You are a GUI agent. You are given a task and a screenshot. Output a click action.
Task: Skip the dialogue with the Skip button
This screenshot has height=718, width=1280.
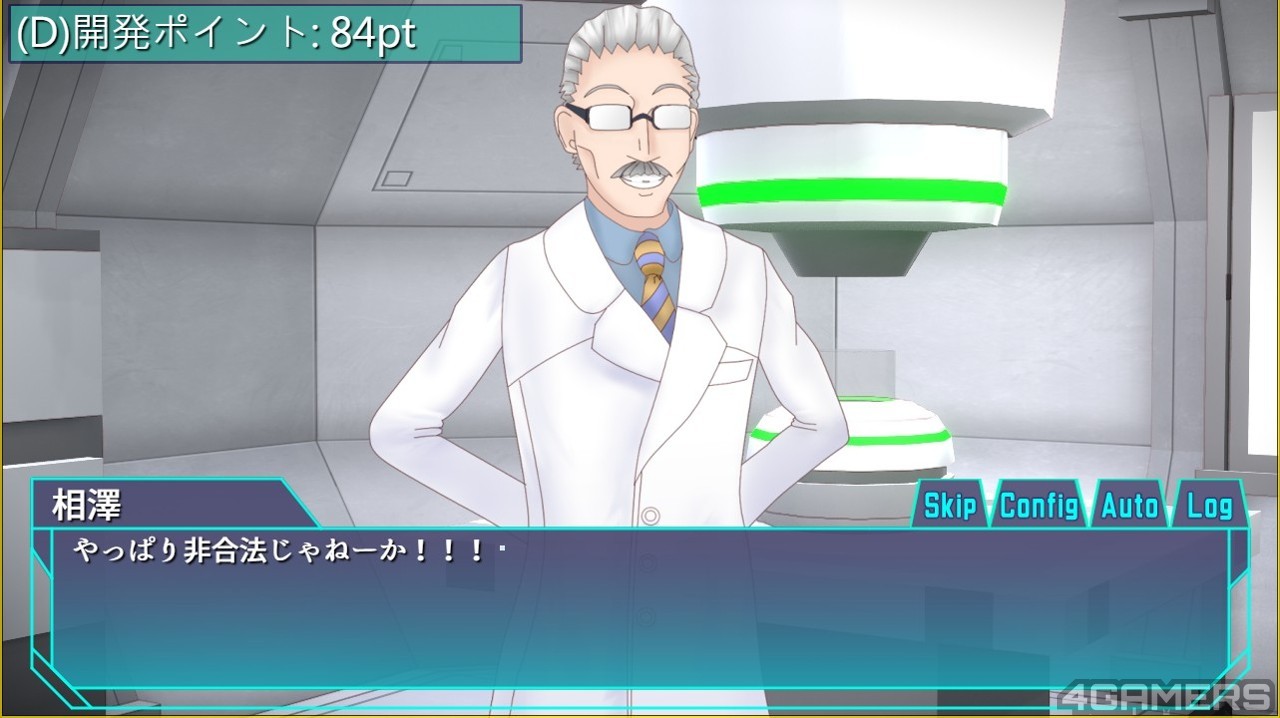pos(949,506)
